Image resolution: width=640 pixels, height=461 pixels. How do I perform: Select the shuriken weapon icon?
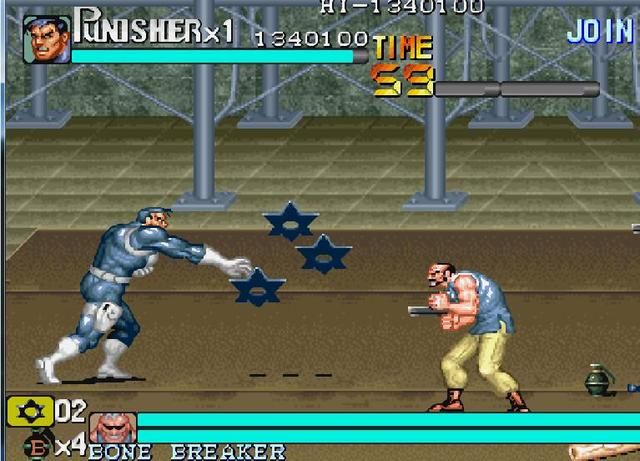(x=28, y=410)
